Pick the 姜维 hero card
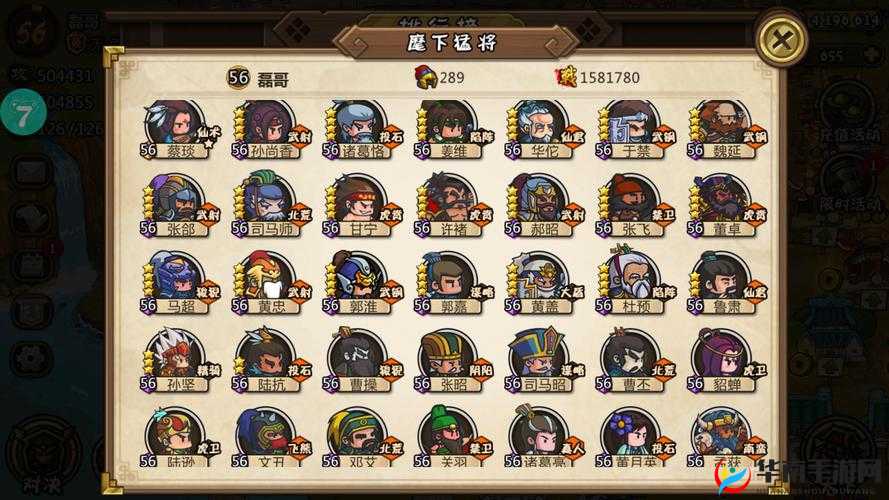889x500 pixels. coord(449,126)
